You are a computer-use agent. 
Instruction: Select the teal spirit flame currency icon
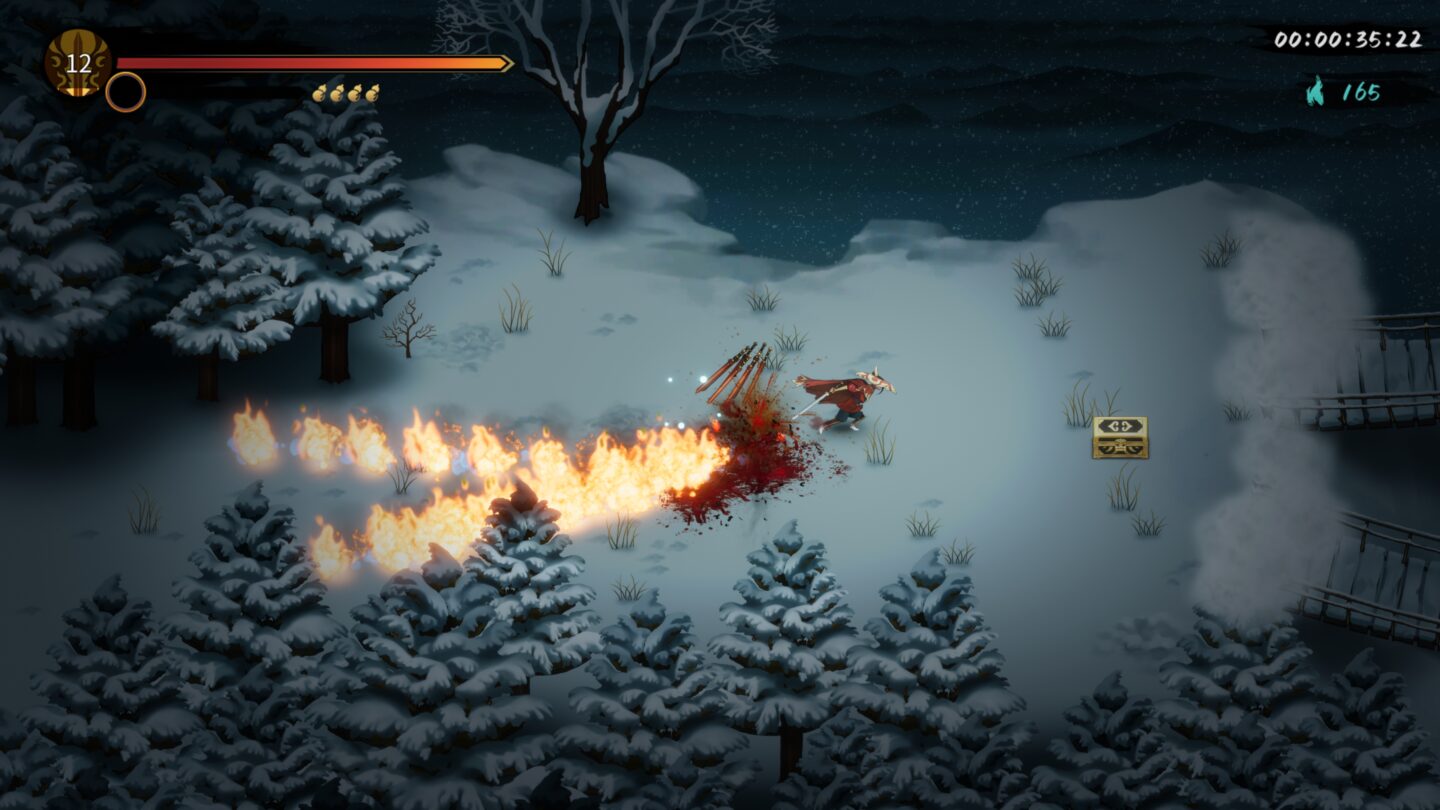point(1316,89)
